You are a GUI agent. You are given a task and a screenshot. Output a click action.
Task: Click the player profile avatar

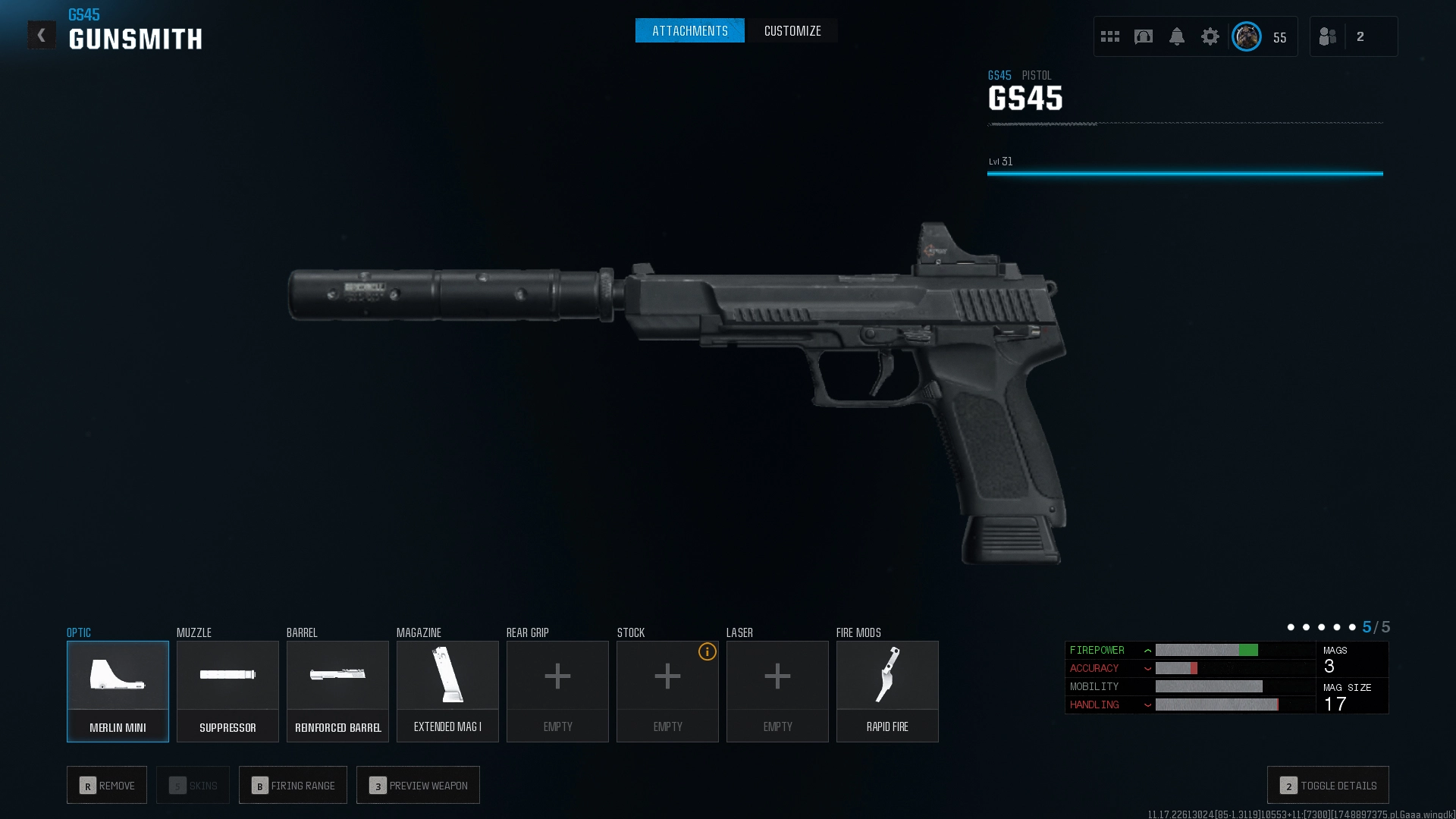(1247, 36)
